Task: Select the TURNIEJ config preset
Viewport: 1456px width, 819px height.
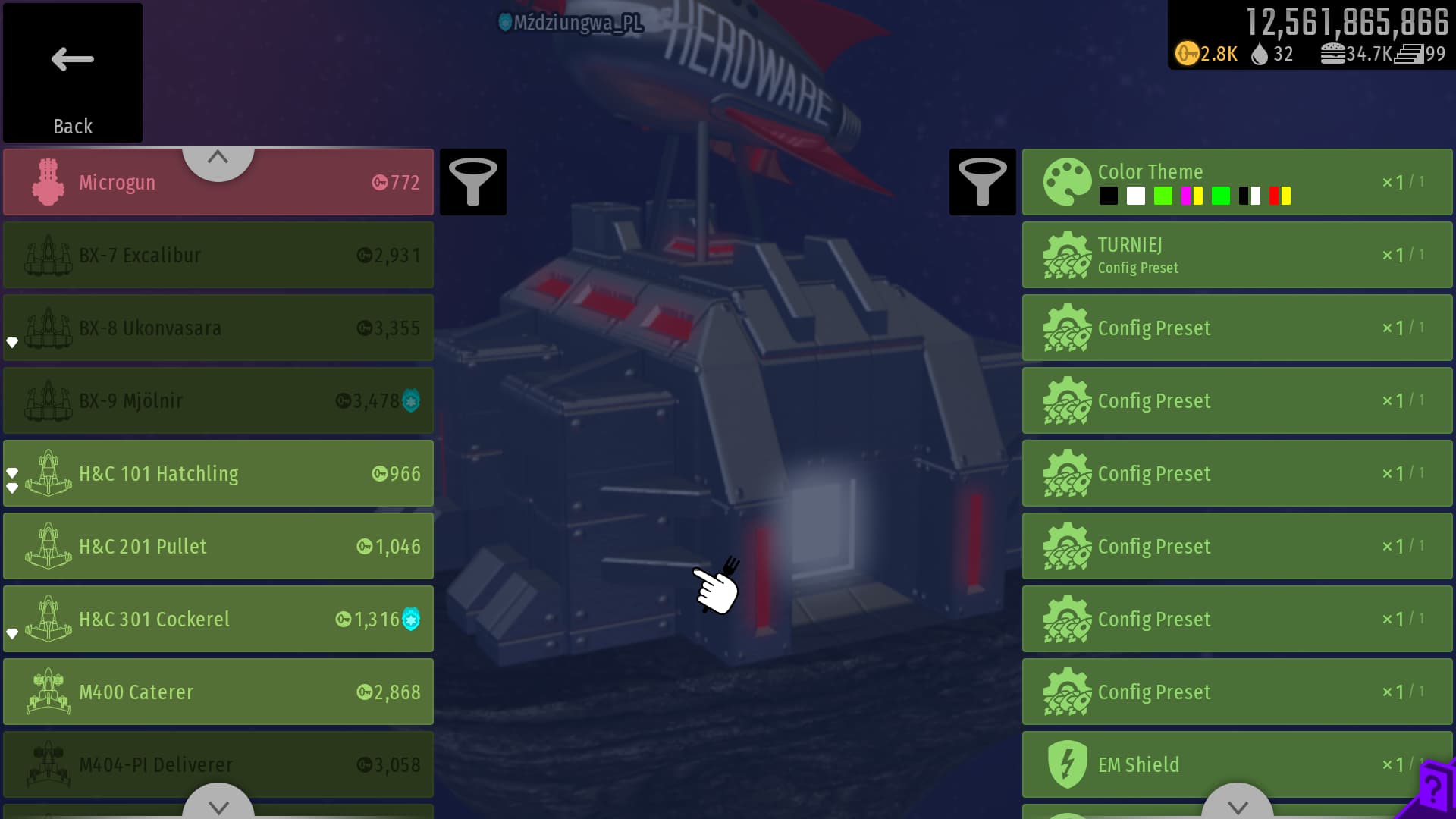Action: [1236, 255]
